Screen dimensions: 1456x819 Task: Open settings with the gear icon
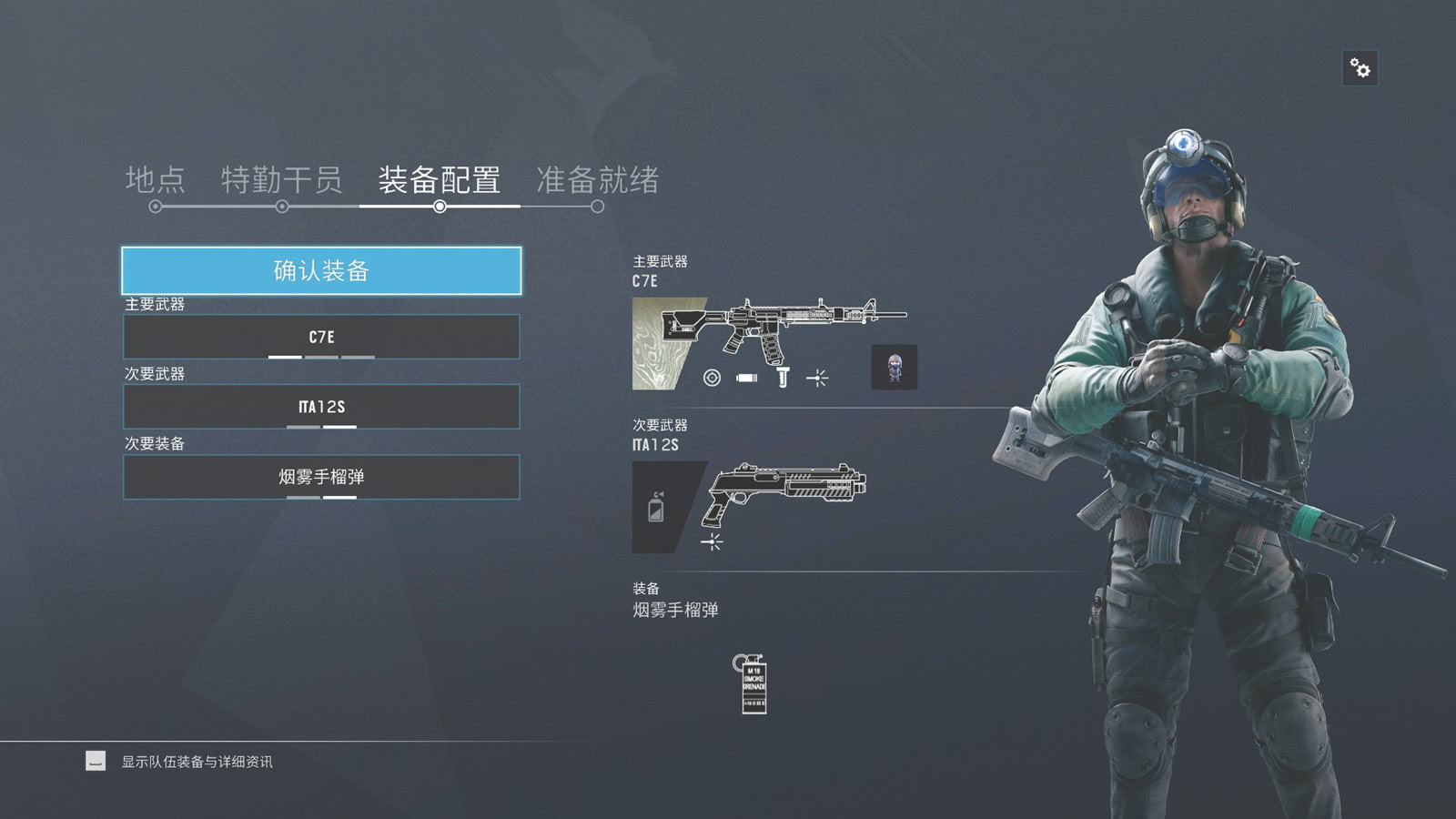pyautogui.click(x=1360, y=68)
